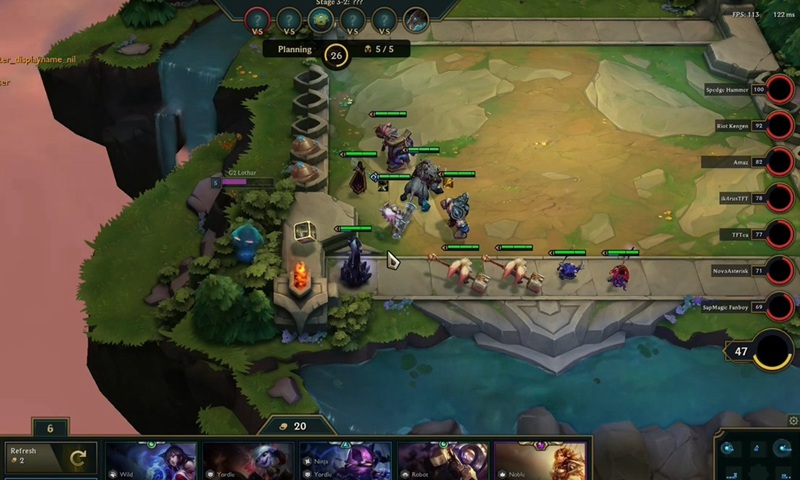
Task: Show NovaAsterisk's board
Action: pyautogui.click(x=781, y=270)
